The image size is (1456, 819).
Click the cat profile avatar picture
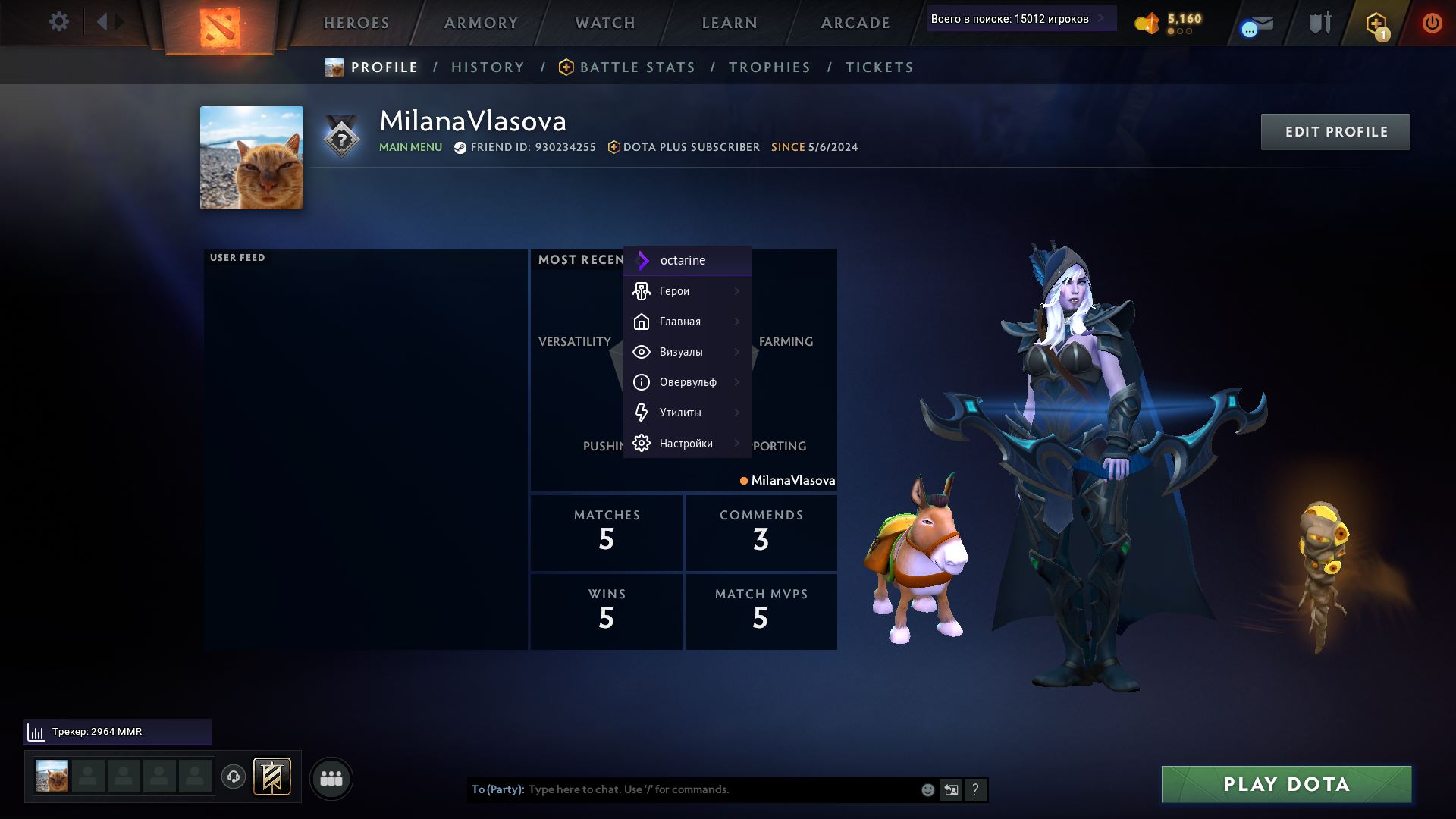click(252, 158)
